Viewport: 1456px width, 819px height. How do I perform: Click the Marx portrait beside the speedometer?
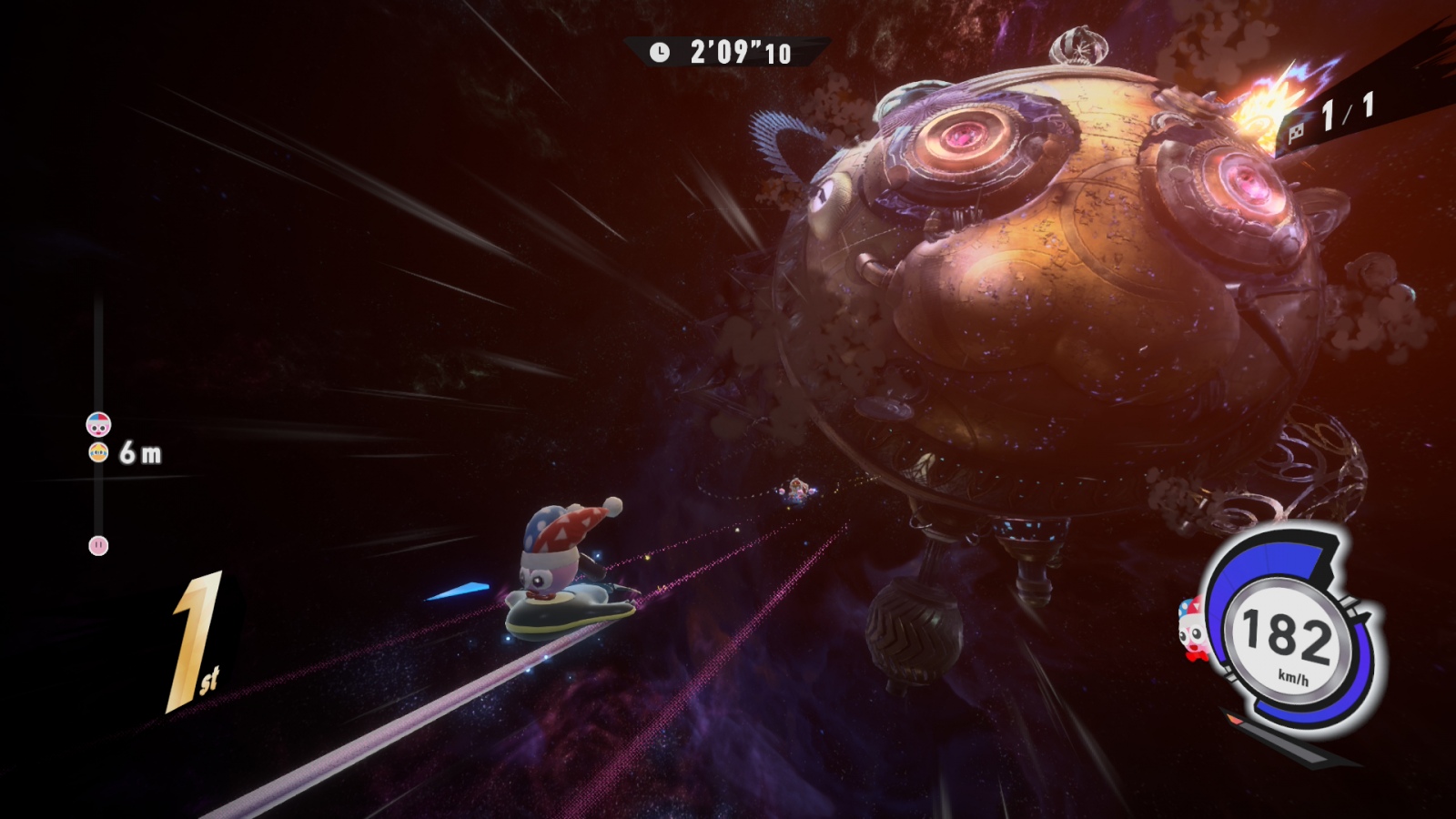pos(1190,623)
